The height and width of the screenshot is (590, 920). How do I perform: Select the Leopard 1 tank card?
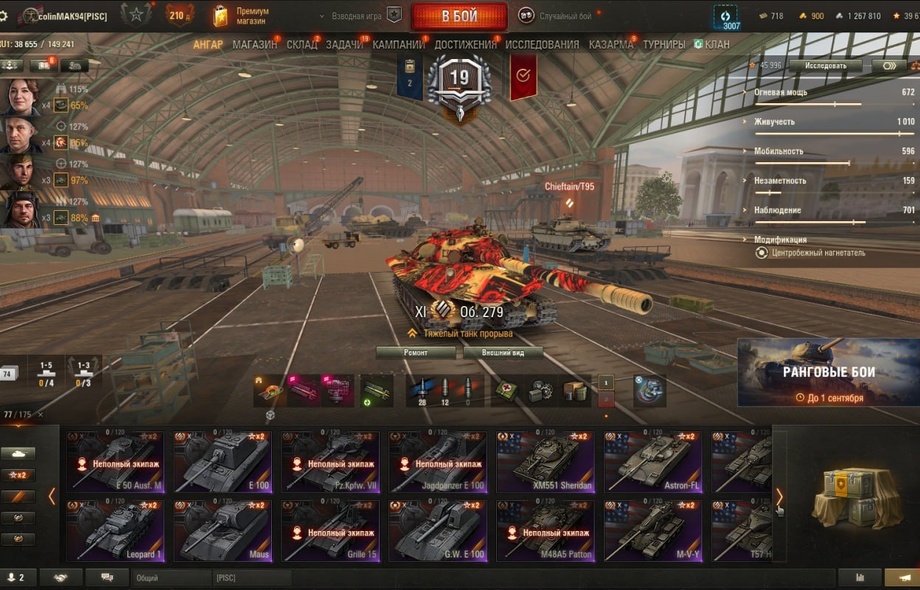115,531
